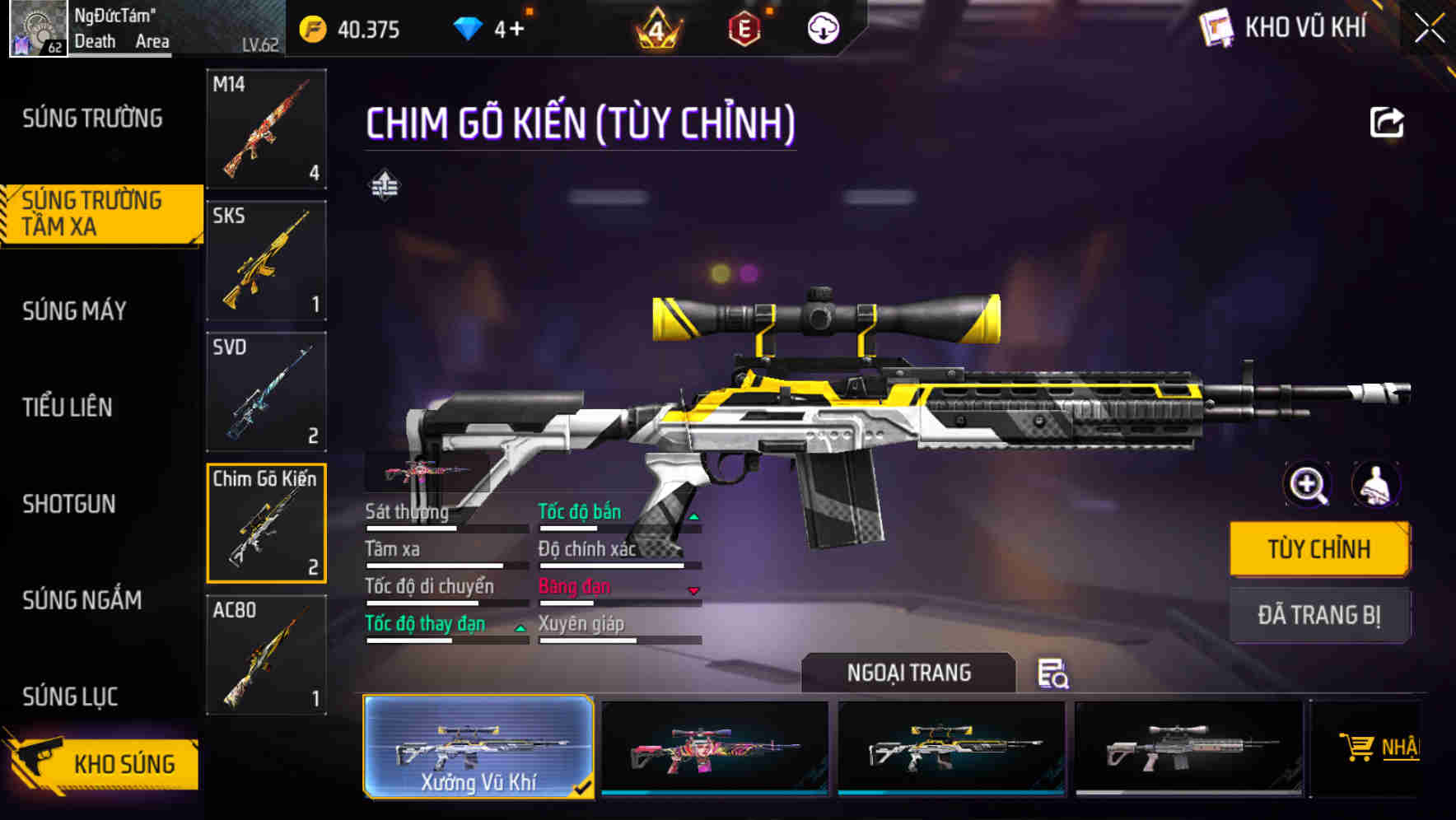Viewport: 1456px width, 820px height.
Task: Click the ĐÃ TRANG BỊ button
Action: [x=1319, y=615]
